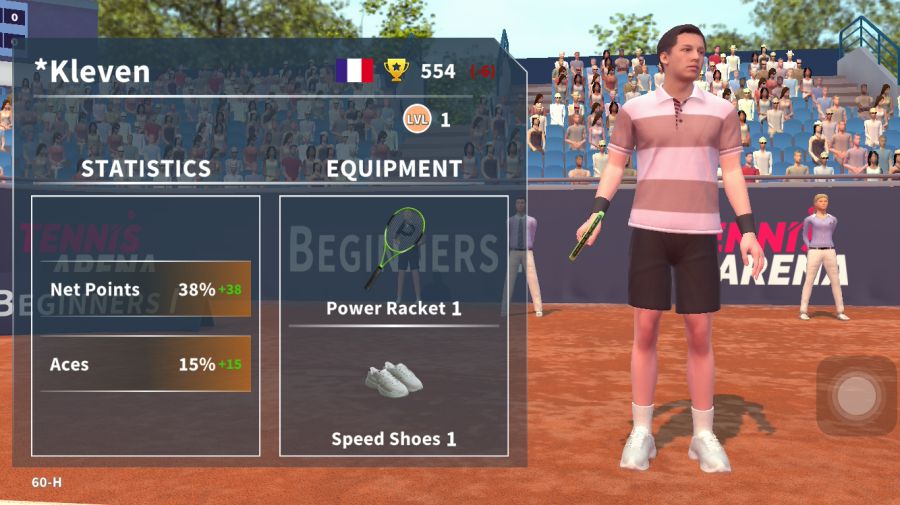Image resolution: width=900 pixels, height=505 pixels.
Task: Tap the Net Points statistic row
Action: [146, 290]
